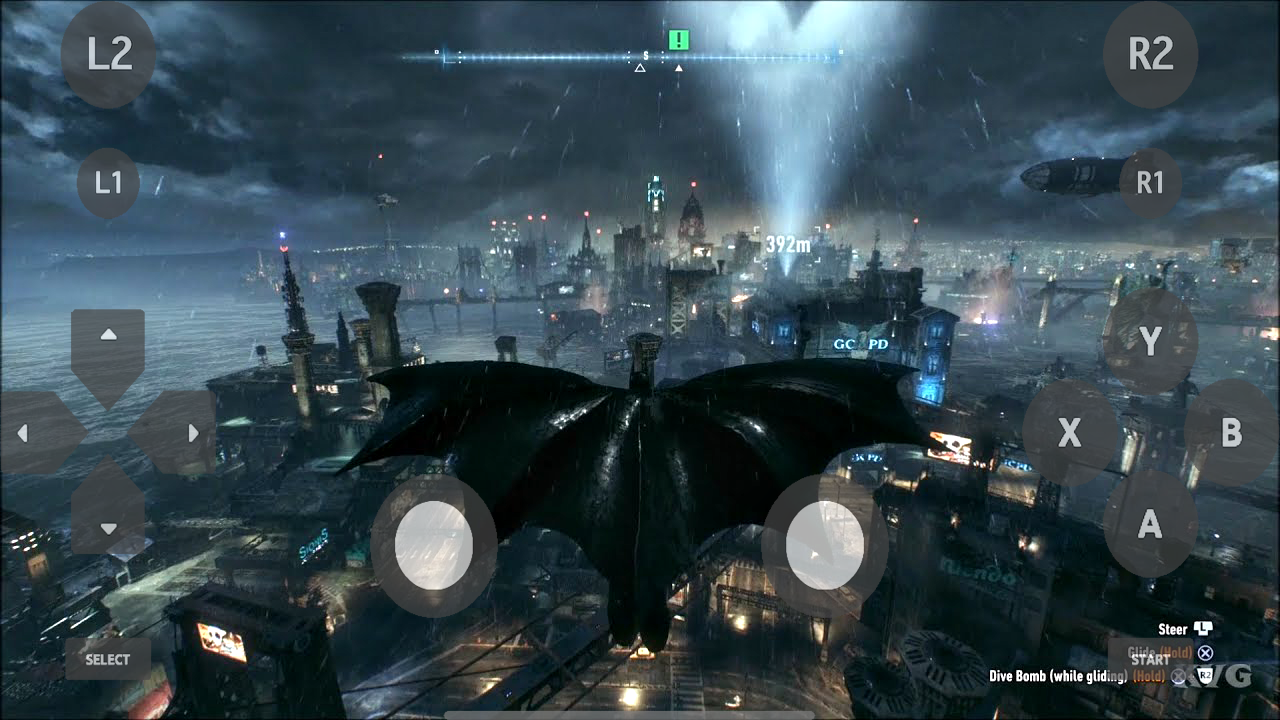Tap the B face button
Screen dimensions: 1280x720
point(1231,433)
